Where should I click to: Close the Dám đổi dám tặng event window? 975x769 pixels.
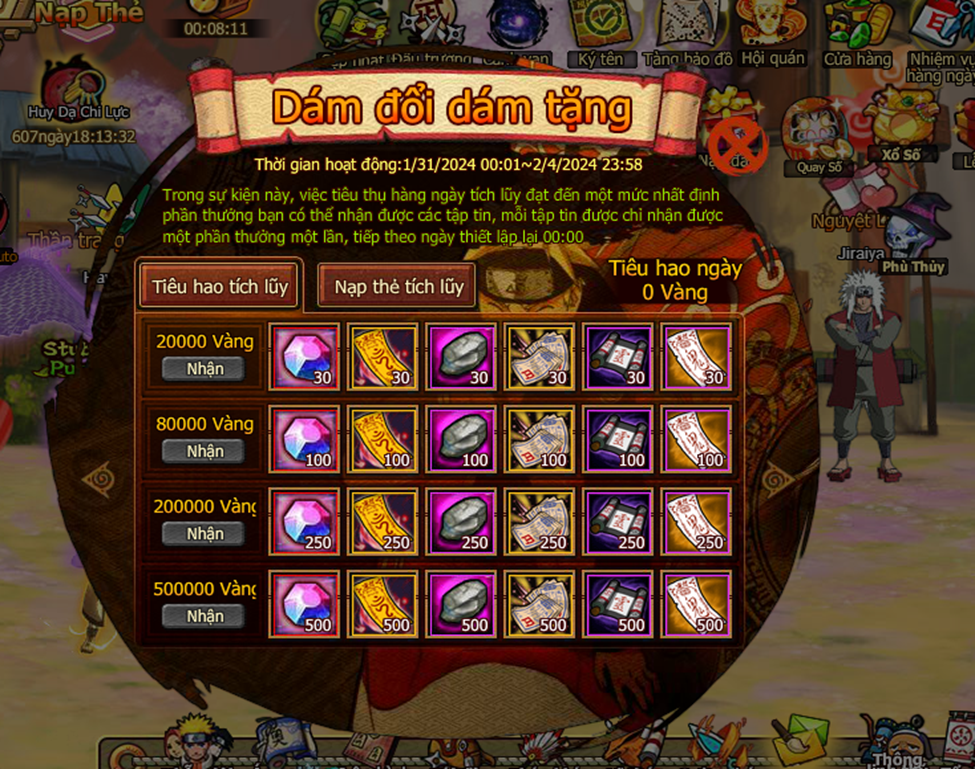(737, 146)
